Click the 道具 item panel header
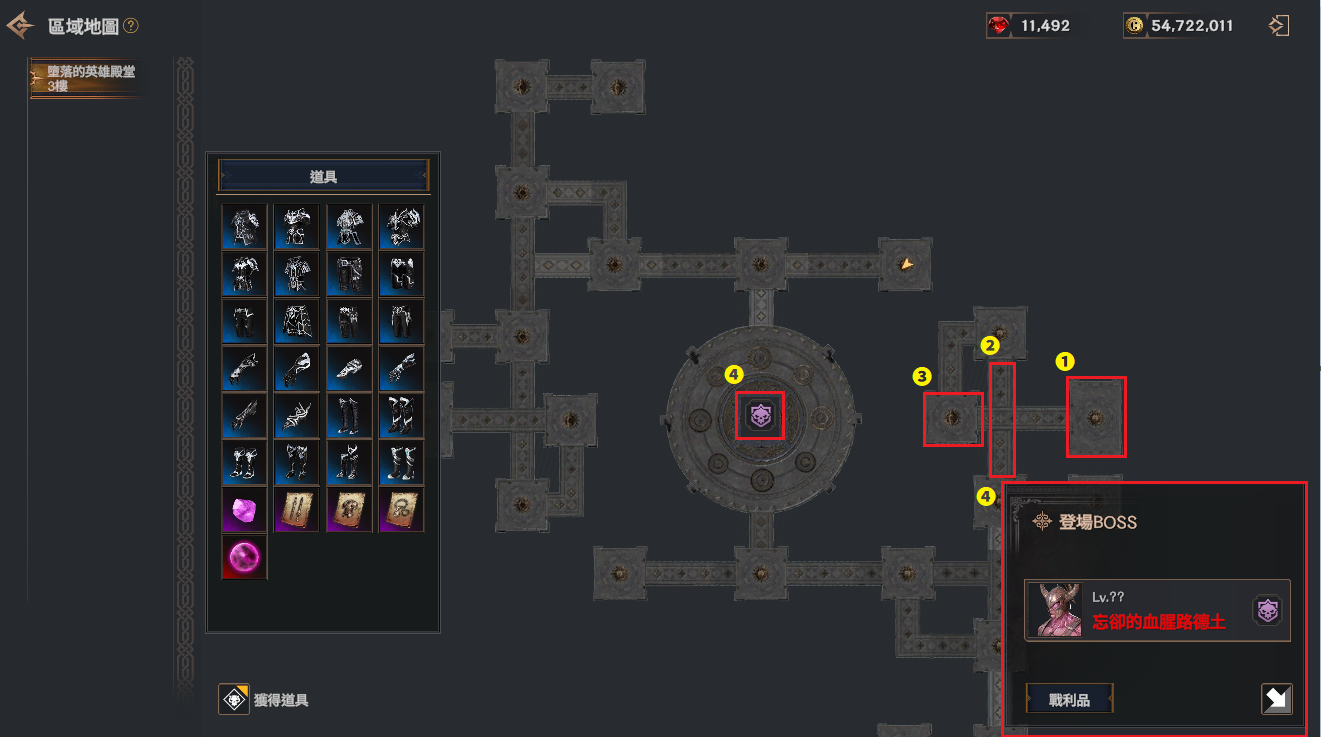Image resolution: width=1321 pixels, height=737 pixels. 323,176
